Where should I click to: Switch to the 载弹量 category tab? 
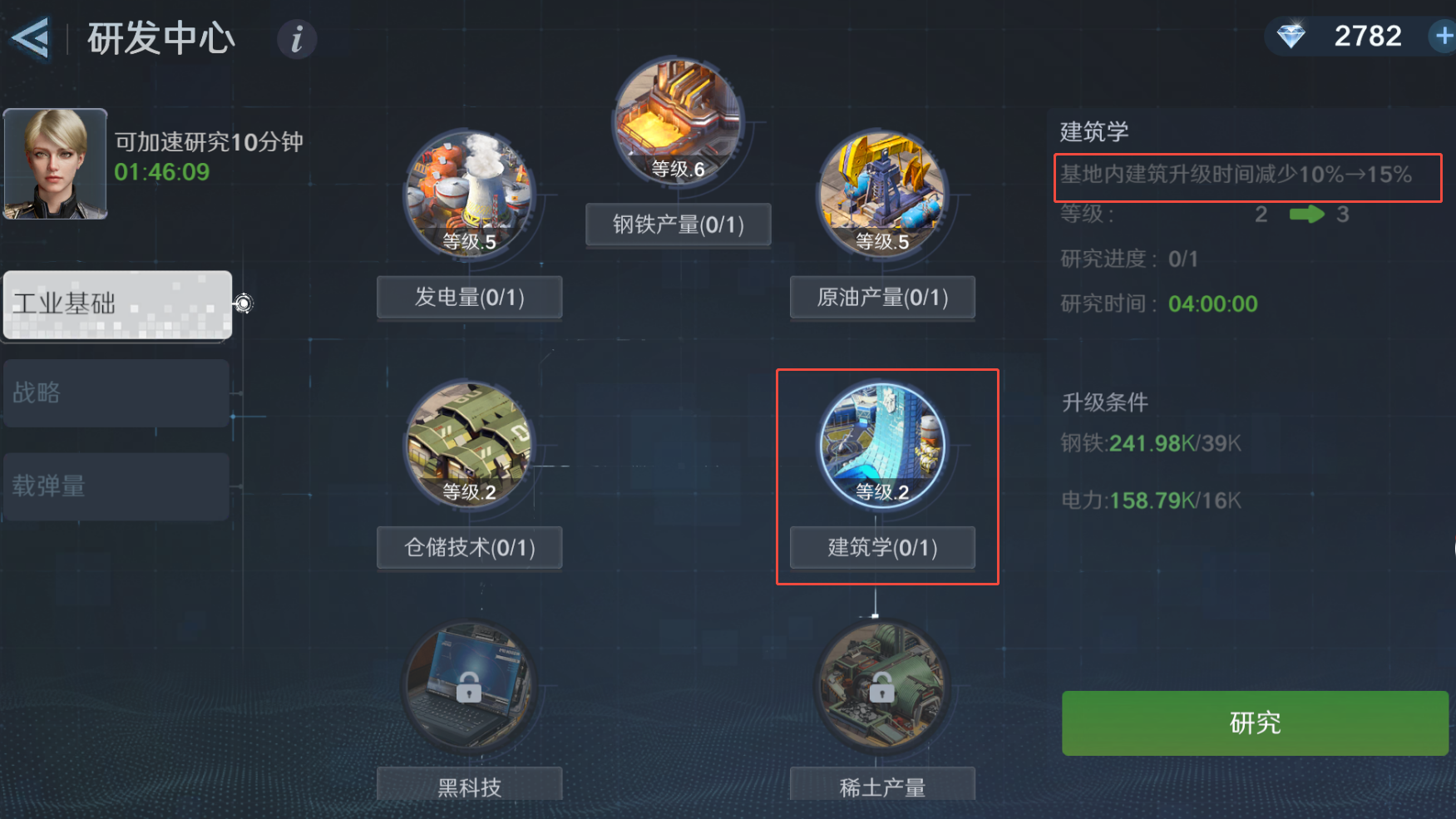pos(116,486)
